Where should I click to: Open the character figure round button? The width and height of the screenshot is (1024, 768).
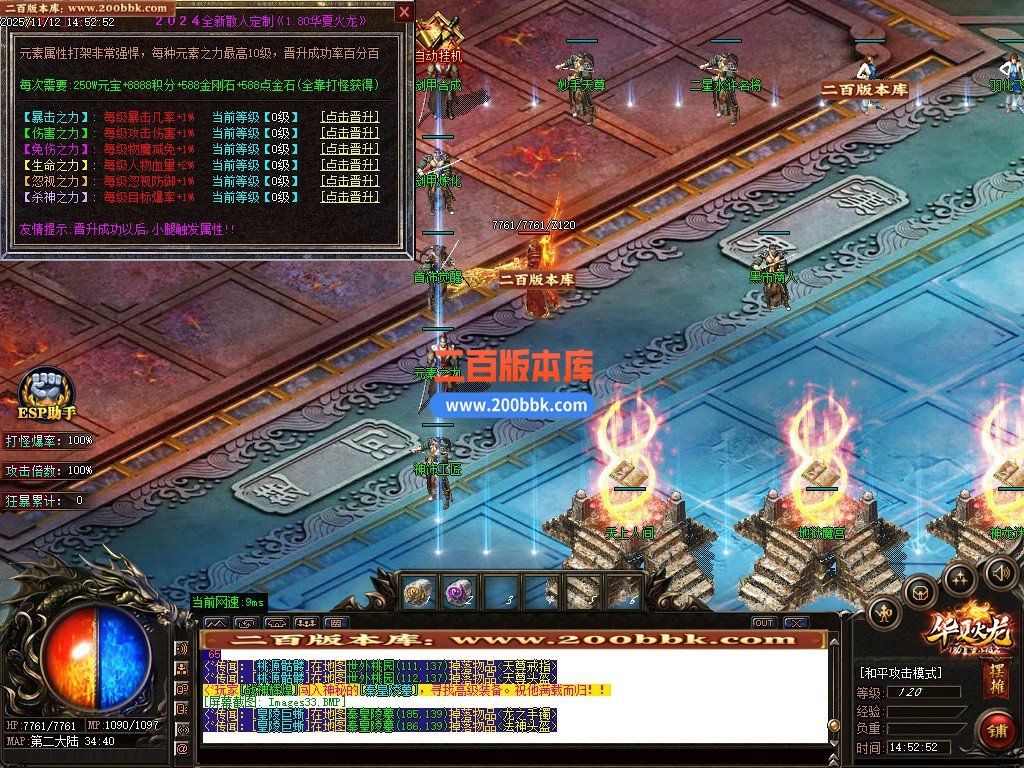884,613
